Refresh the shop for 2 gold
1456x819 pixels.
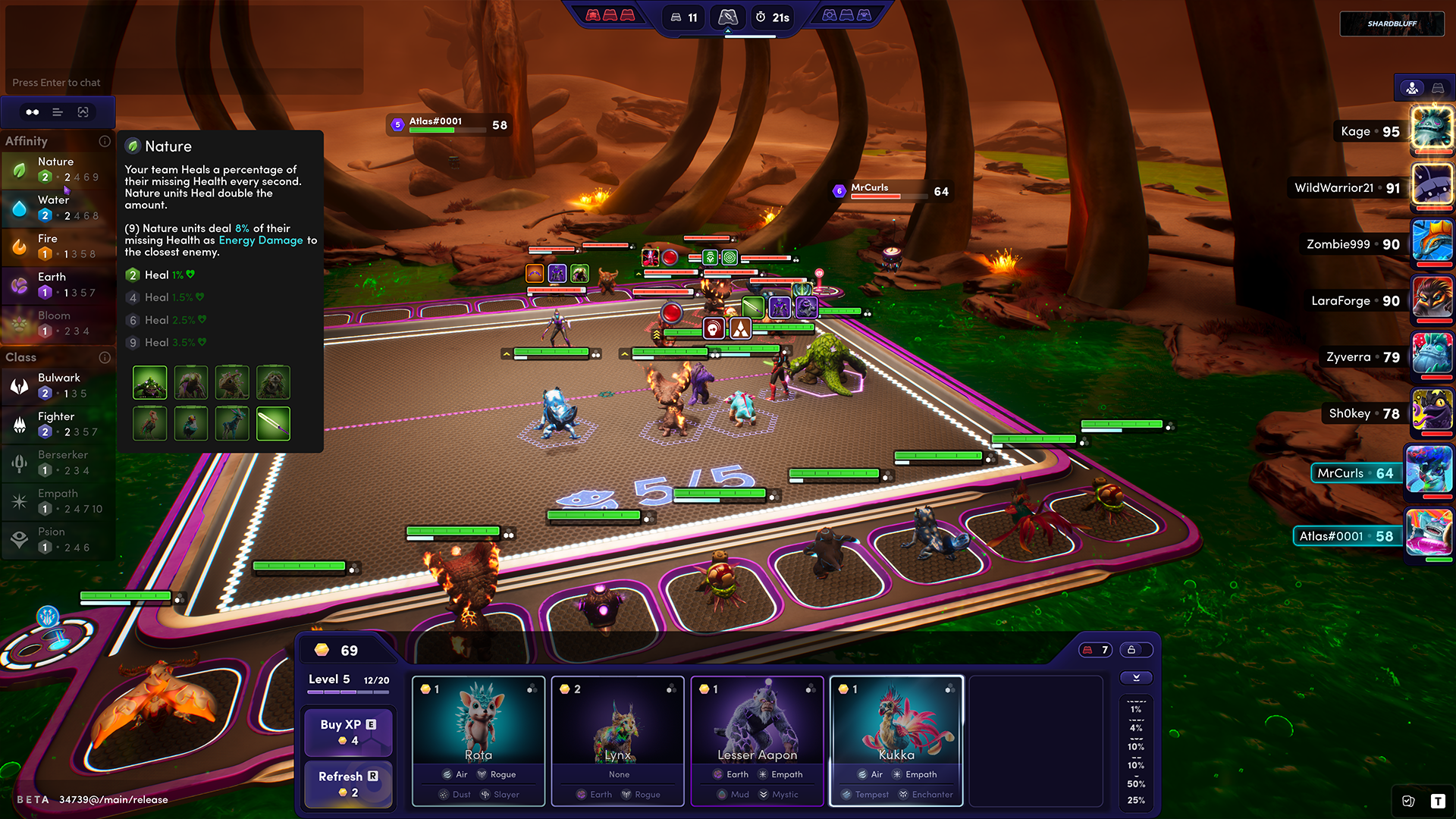[x=348, y=783]
